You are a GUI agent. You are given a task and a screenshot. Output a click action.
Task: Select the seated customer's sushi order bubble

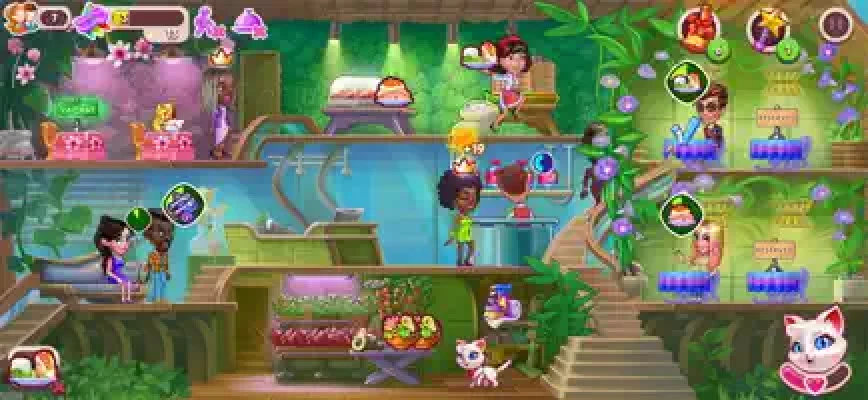pyautogui.click(x=687, y=77)
